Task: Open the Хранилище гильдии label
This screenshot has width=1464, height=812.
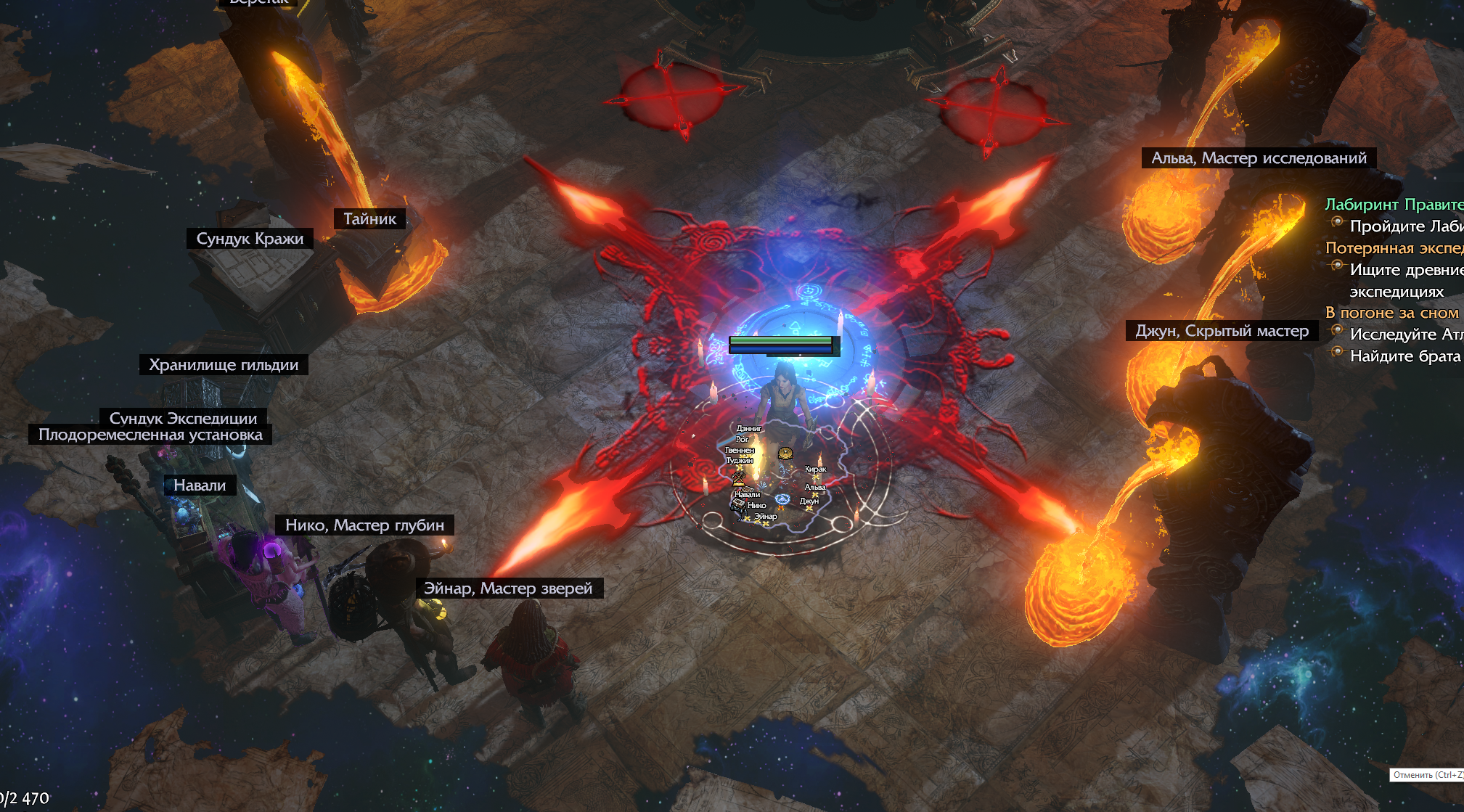Action: (224, 364)
